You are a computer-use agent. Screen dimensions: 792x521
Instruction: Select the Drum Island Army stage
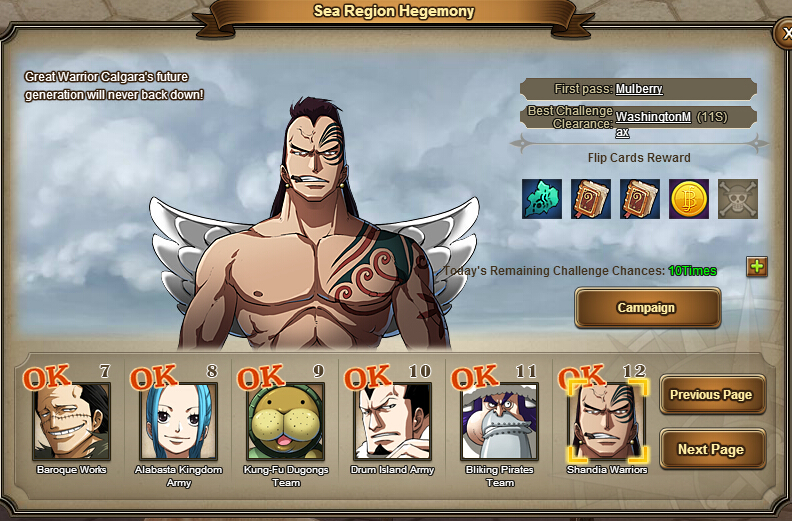pyautogui.click(x=393, y=421)
